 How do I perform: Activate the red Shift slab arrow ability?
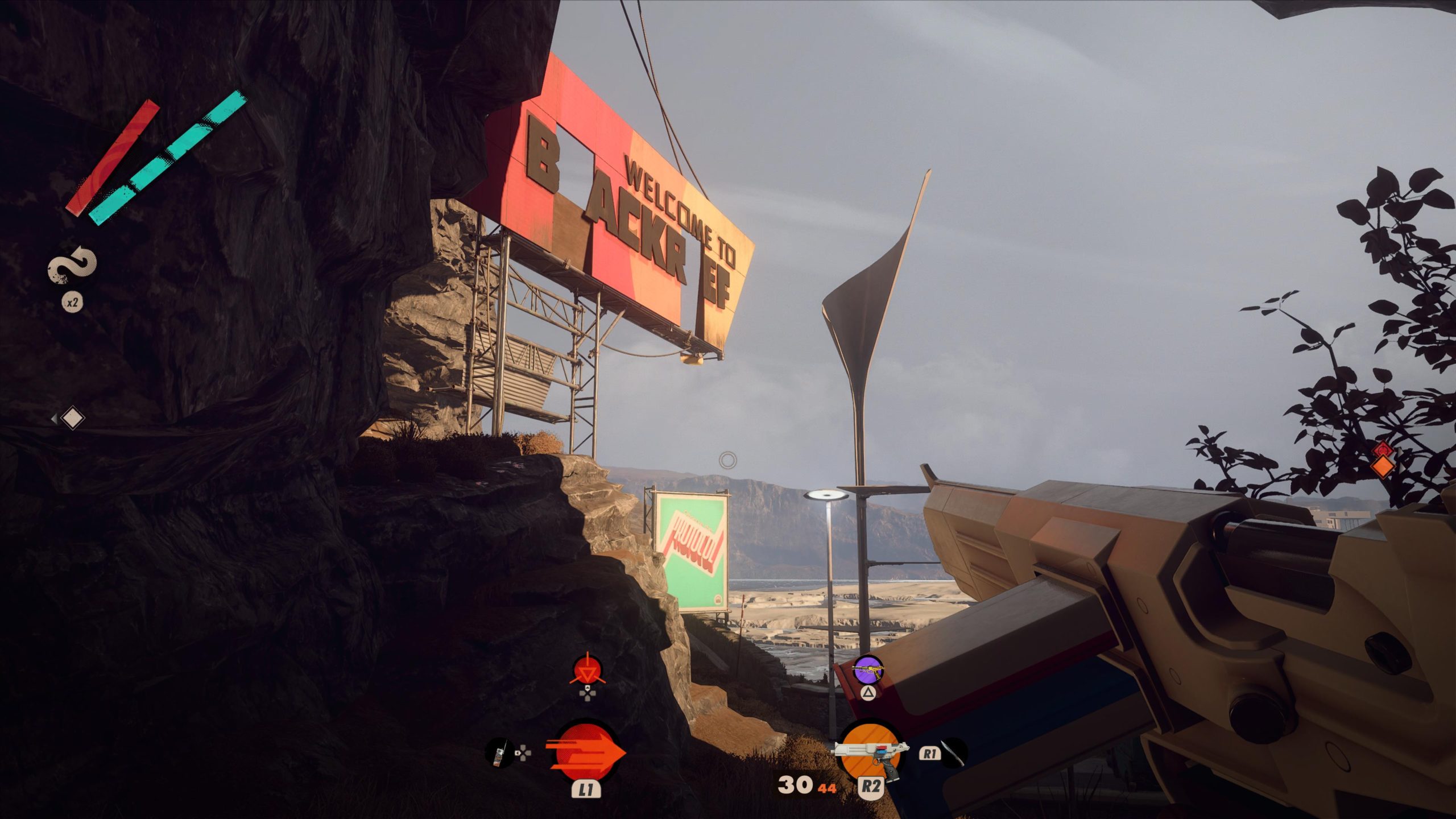coord(585,753)
